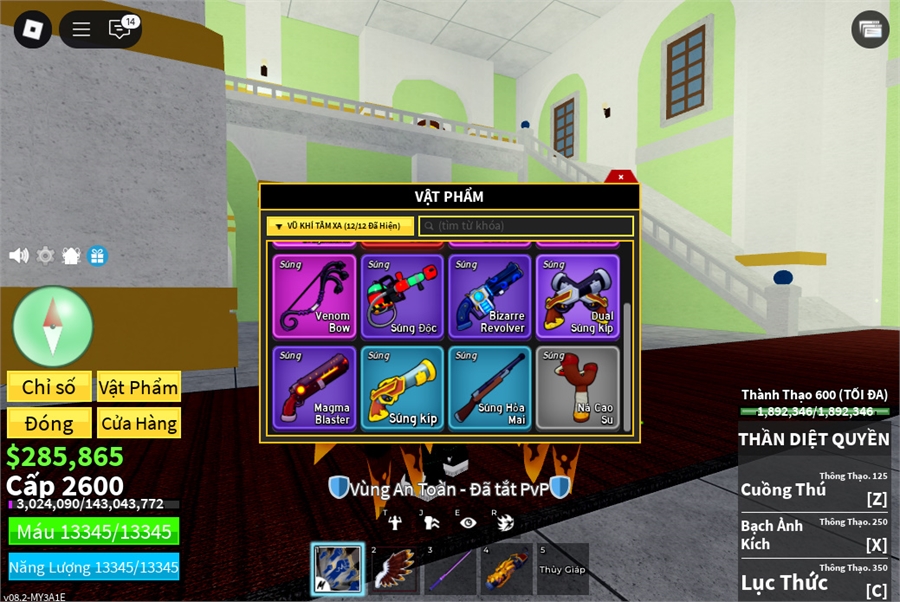900x602 pixels.
Task: Click the Đóng button
Action: point(49,423)
